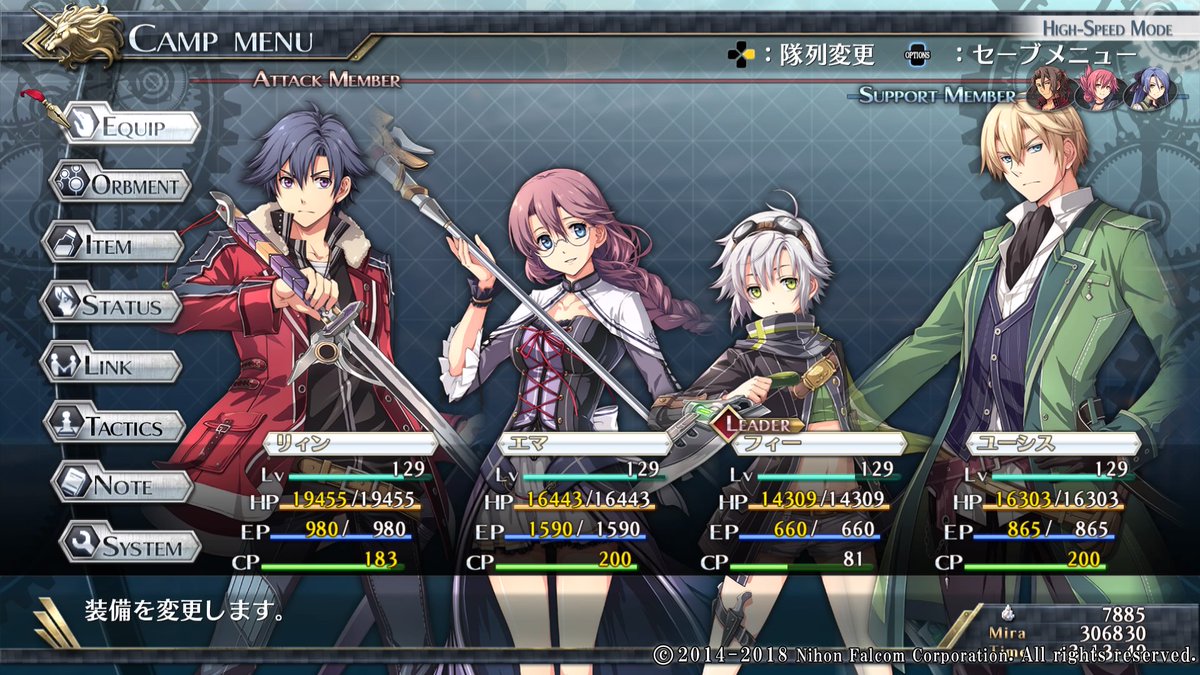Select the Note entry
This screenshot has height=675, width=1200.
(122, 487)
